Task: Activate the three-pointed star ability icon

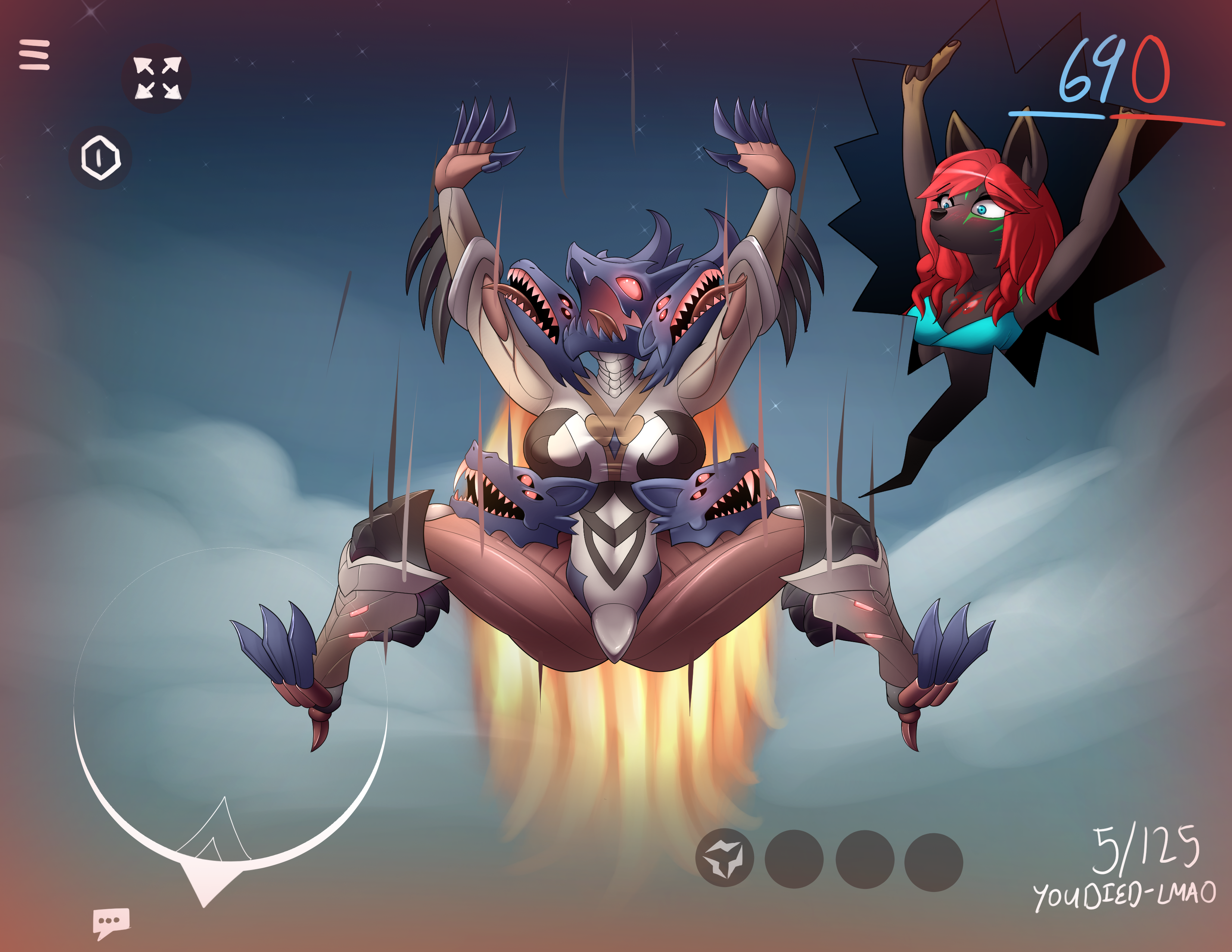Action: (x=724, y=858)
